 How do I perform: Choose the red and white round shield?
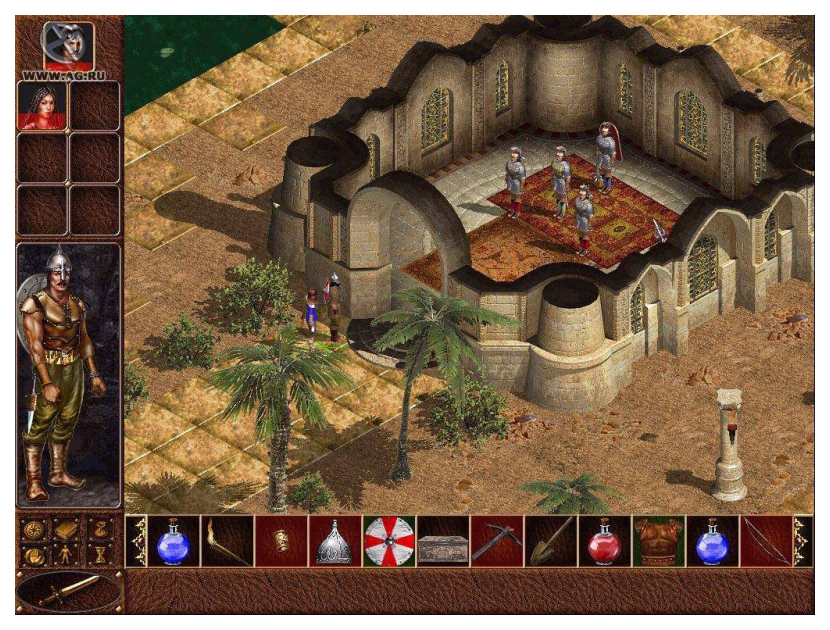(x=389, y=541)
